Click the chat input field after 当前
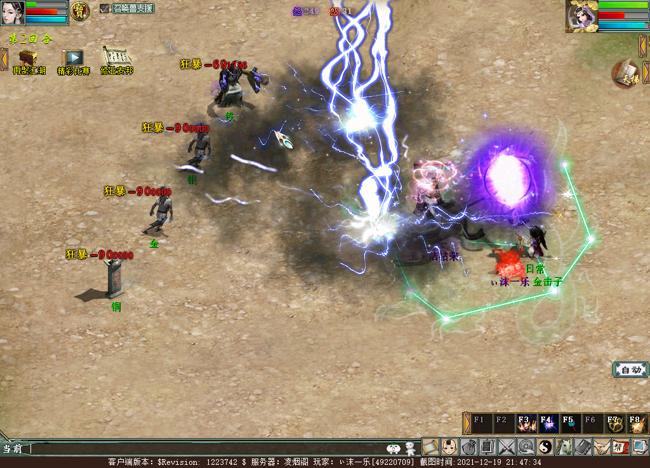The image size is (650, 468). tap(200, 449)
